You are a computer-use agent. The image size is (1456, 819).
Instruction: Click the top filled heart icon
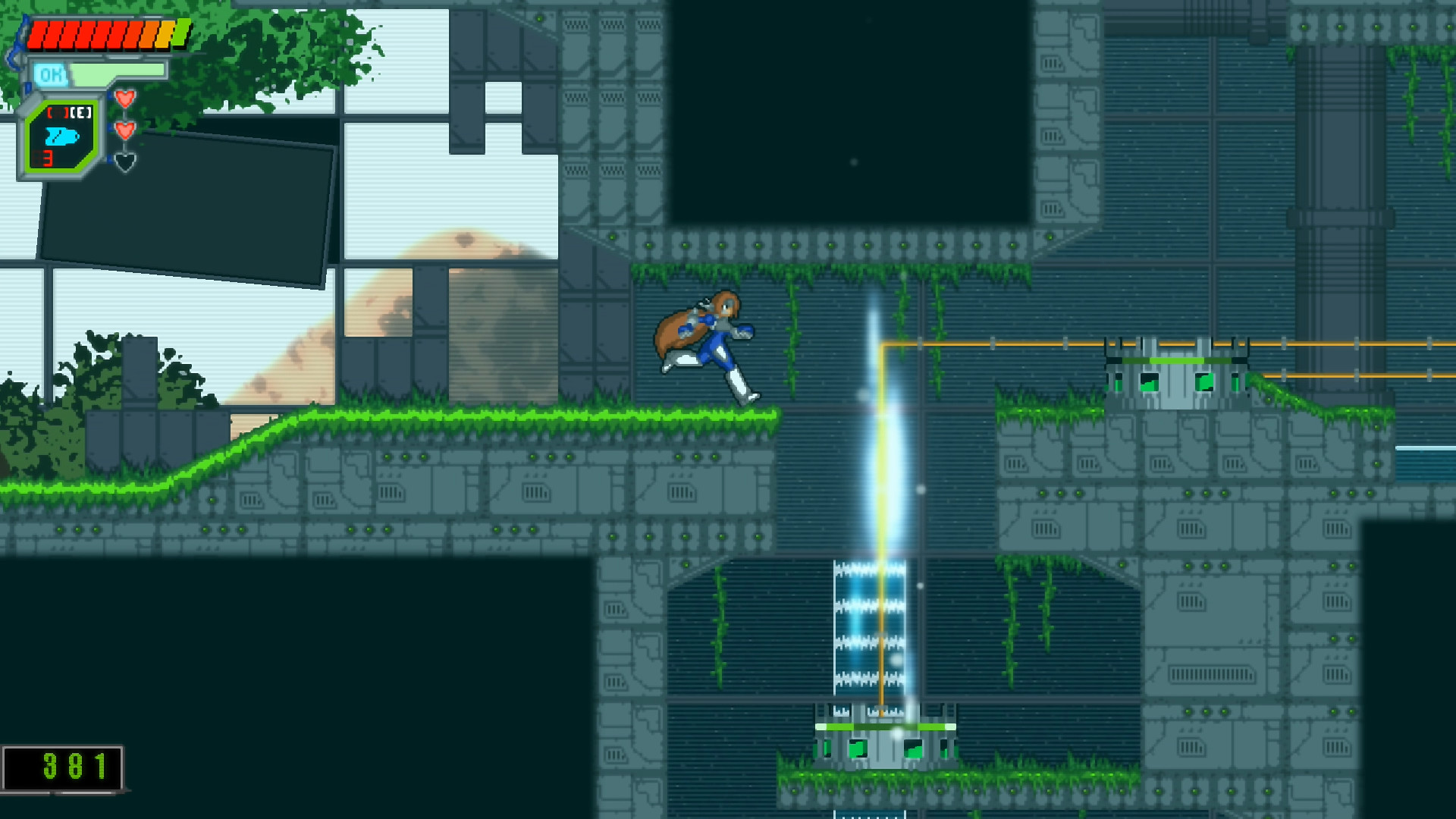point(125,100)
